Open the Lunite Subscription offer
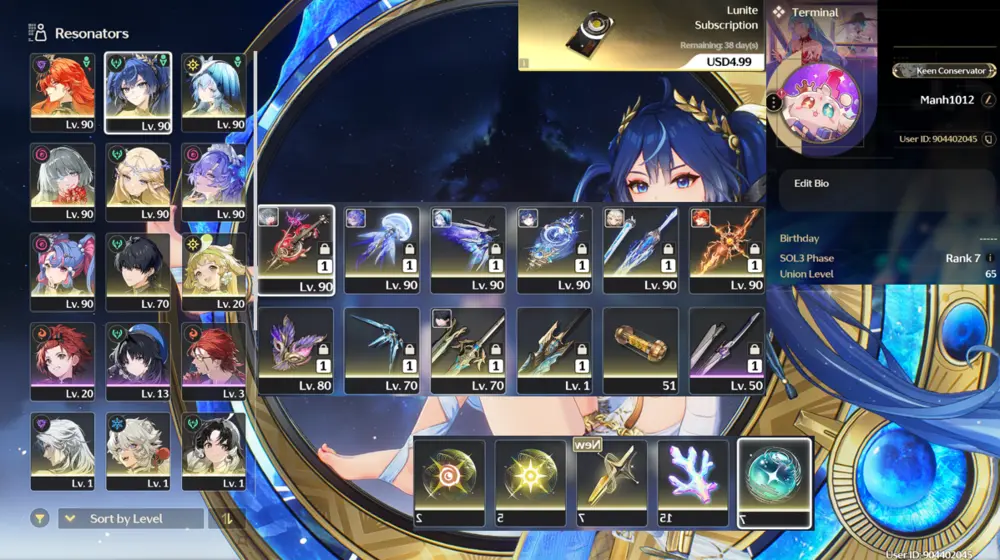 click(x=640, y=36)
